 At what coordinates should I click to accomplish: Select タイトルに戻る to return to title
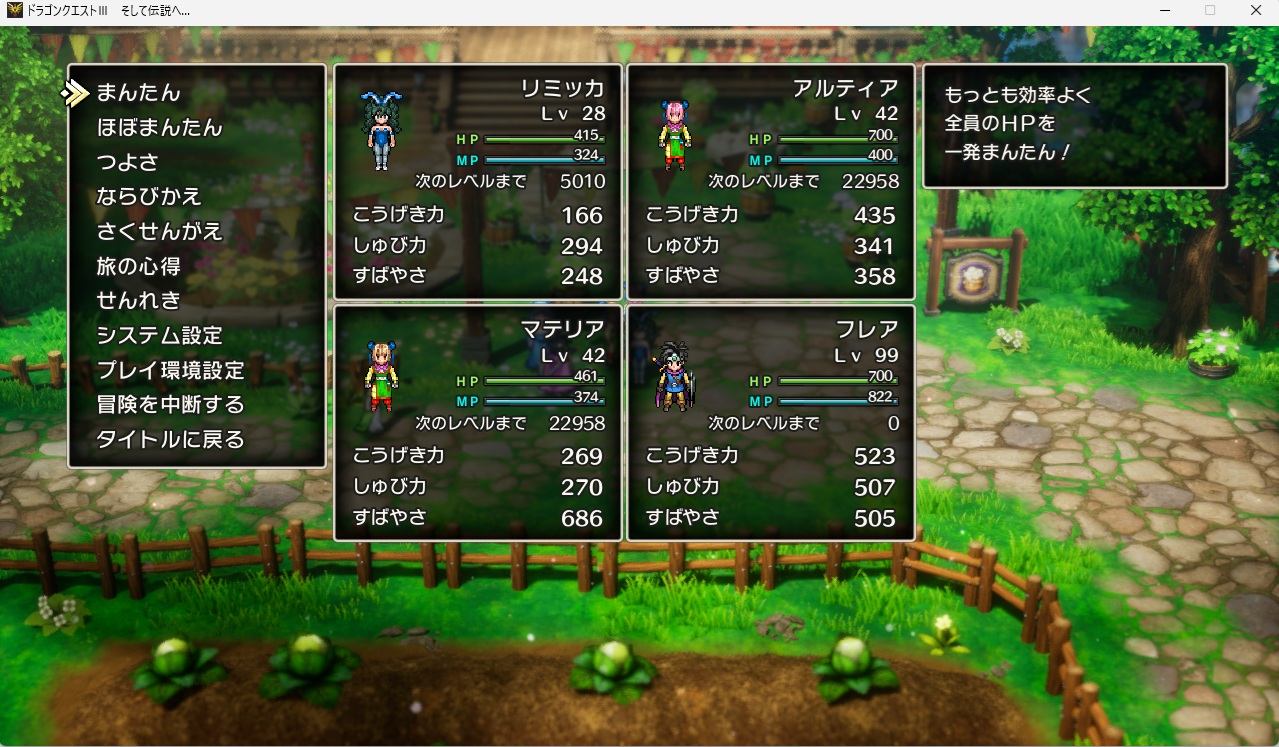(170, 439)
